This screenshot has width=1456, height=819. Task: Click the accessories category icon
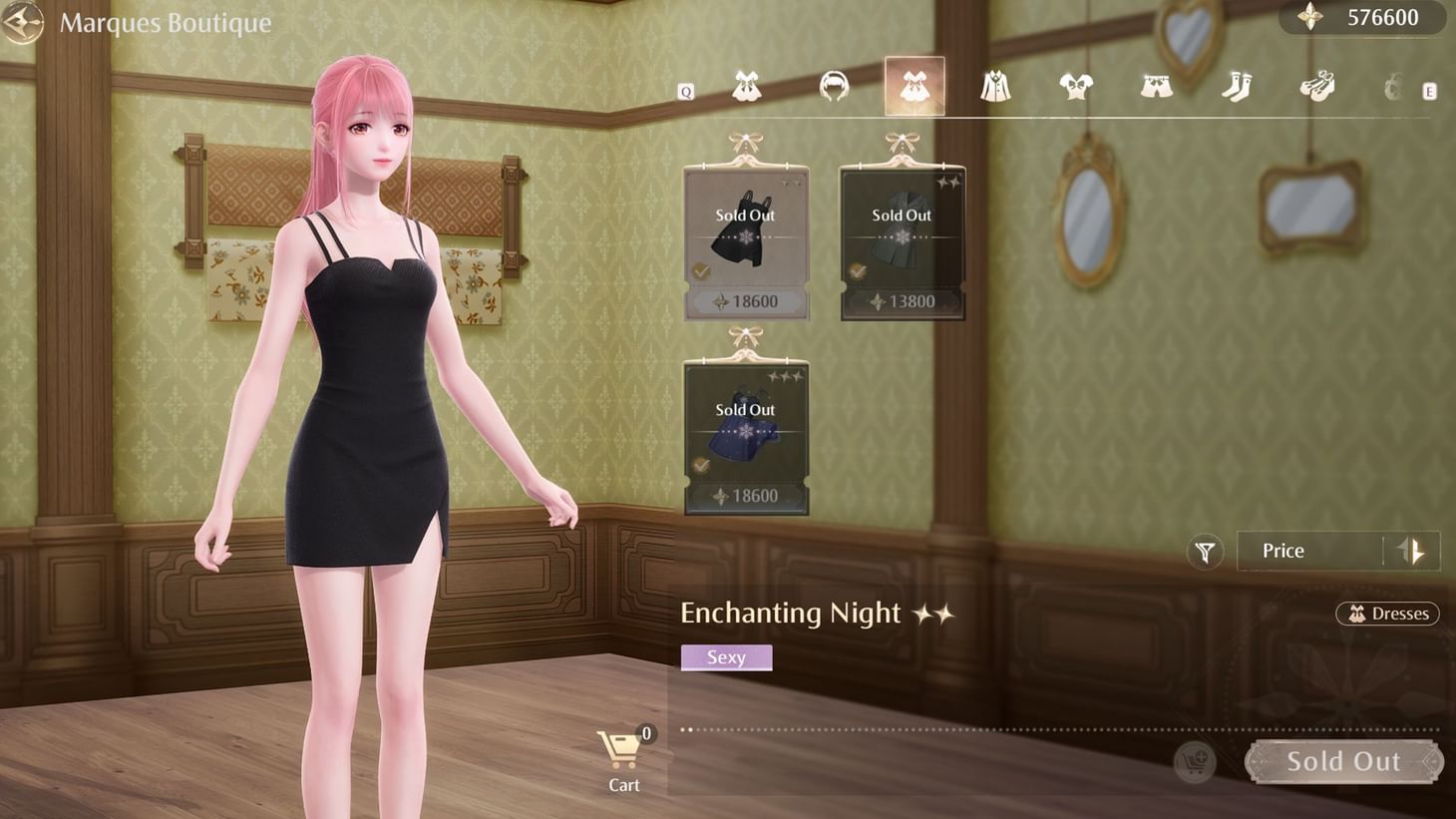[1393, 88]
